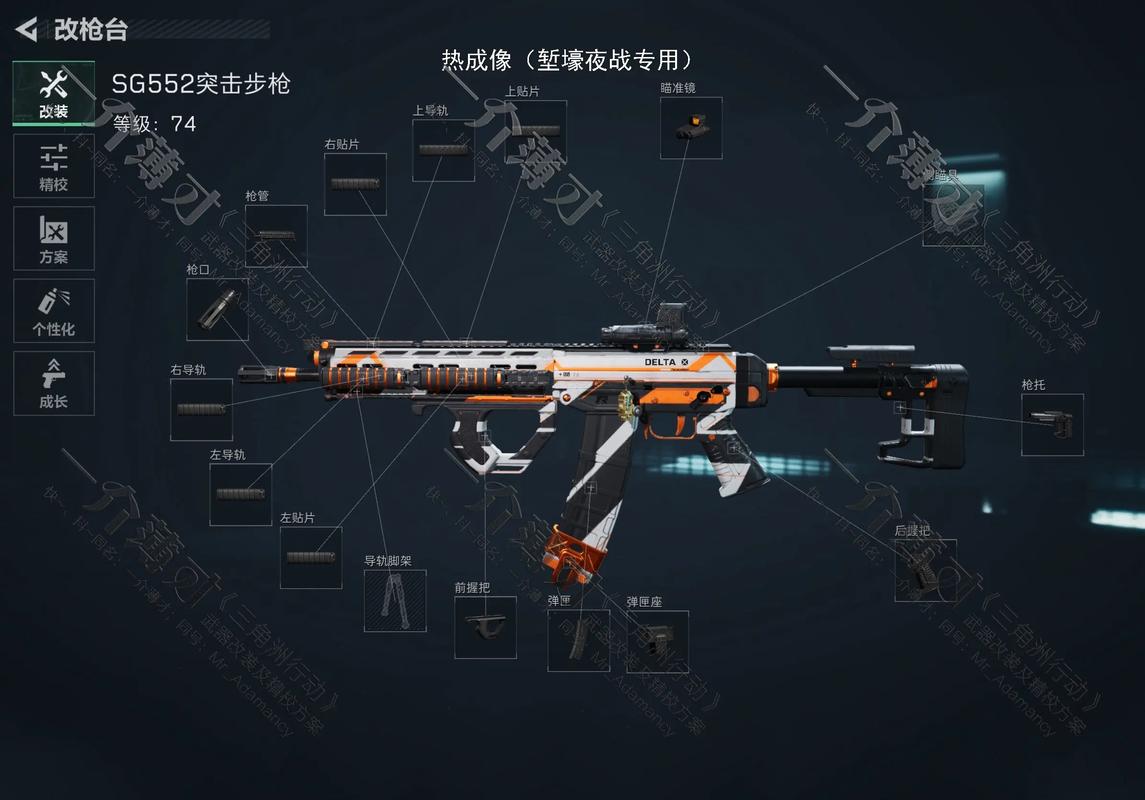This screenshot has width=1145, height=800.
Task: Switch to the 个性化 customization tab
Action: (54, 311)
